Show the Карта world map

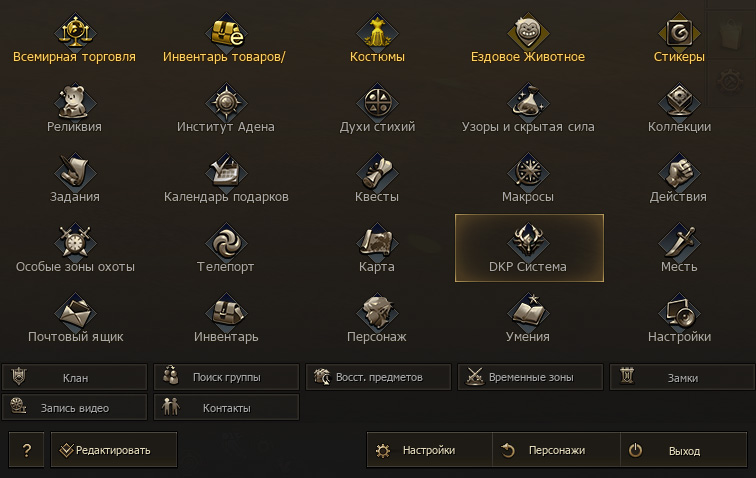tap(377, 251)
